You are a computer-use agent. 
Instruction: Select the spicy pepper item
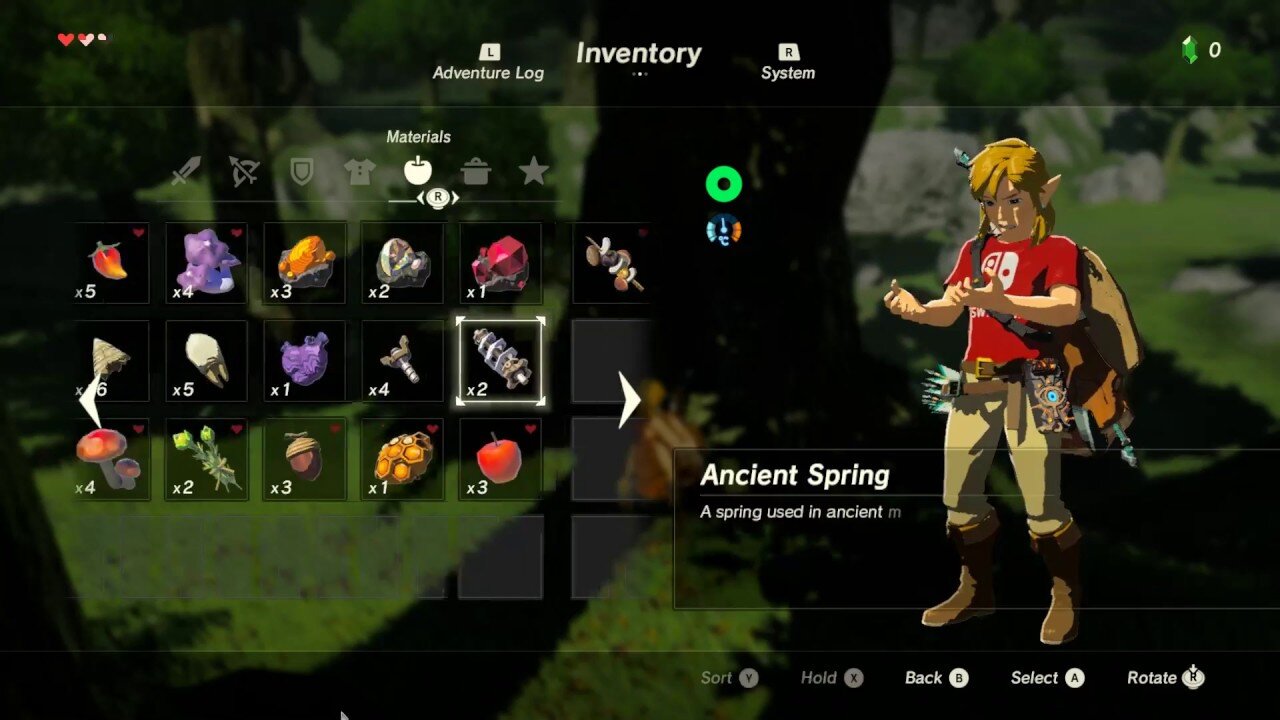108,263
